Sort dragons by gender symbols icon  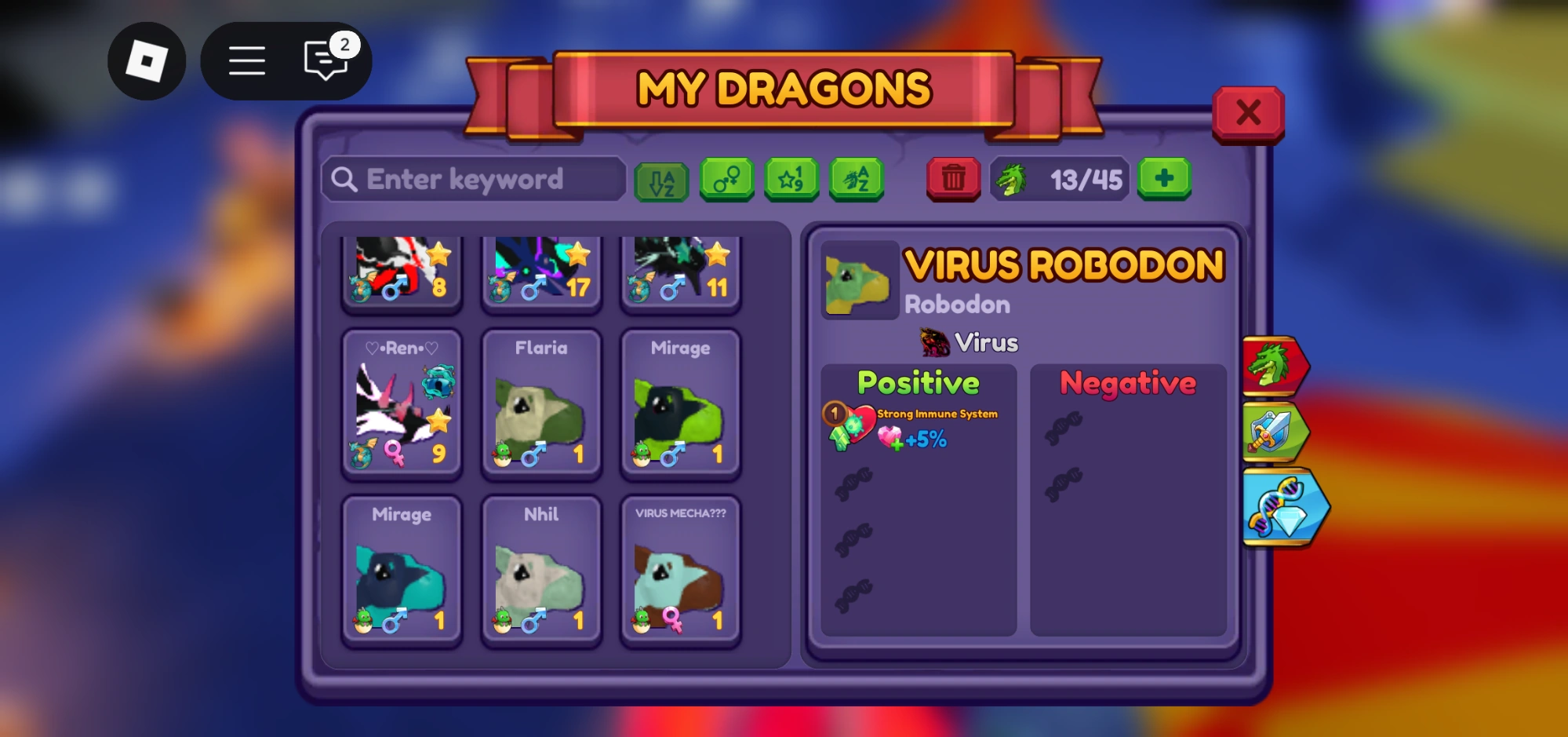[x=726, y=179]
